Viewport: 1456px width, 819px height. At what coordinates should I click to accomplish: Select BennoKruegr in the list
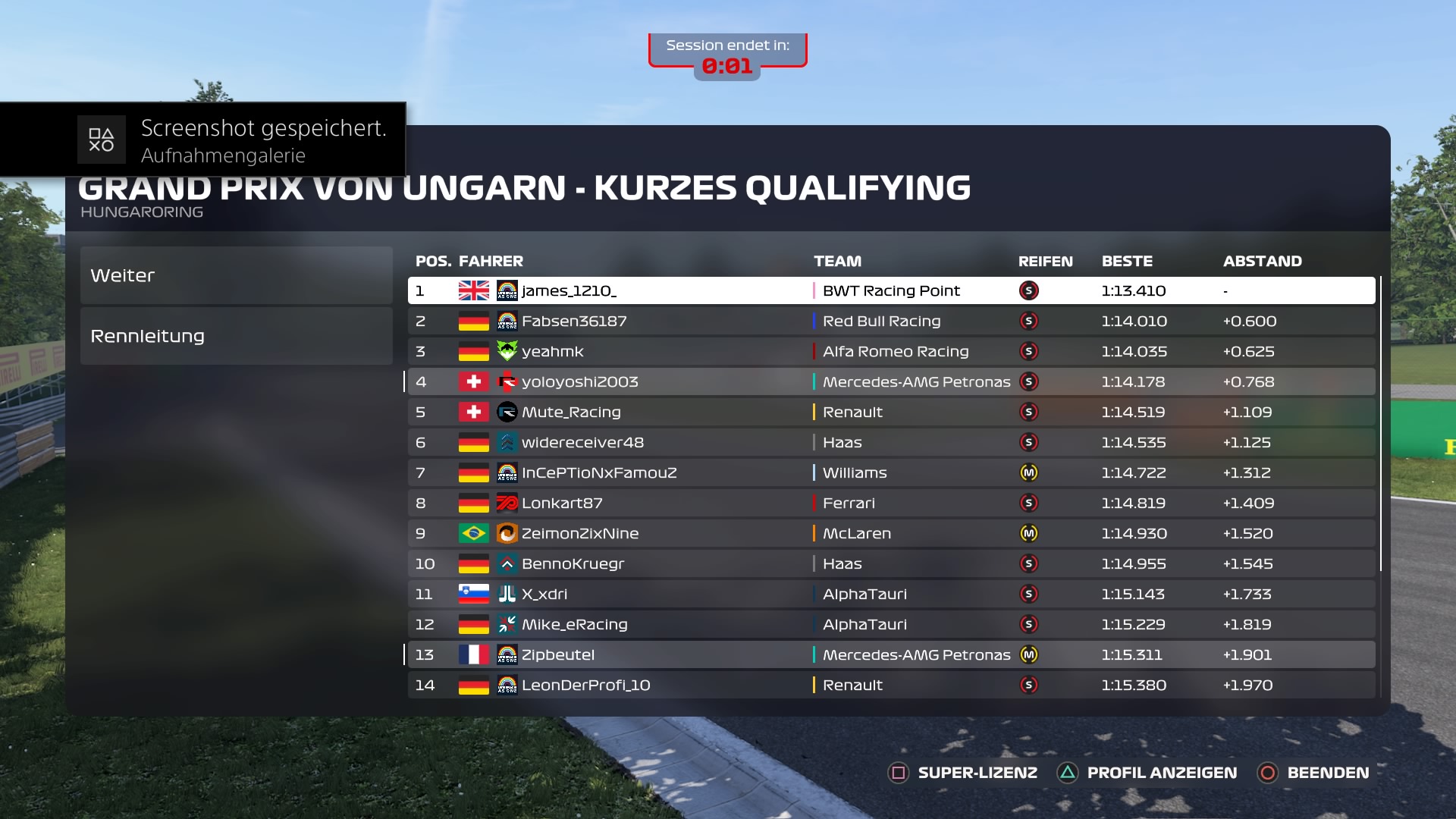[891, 563]
